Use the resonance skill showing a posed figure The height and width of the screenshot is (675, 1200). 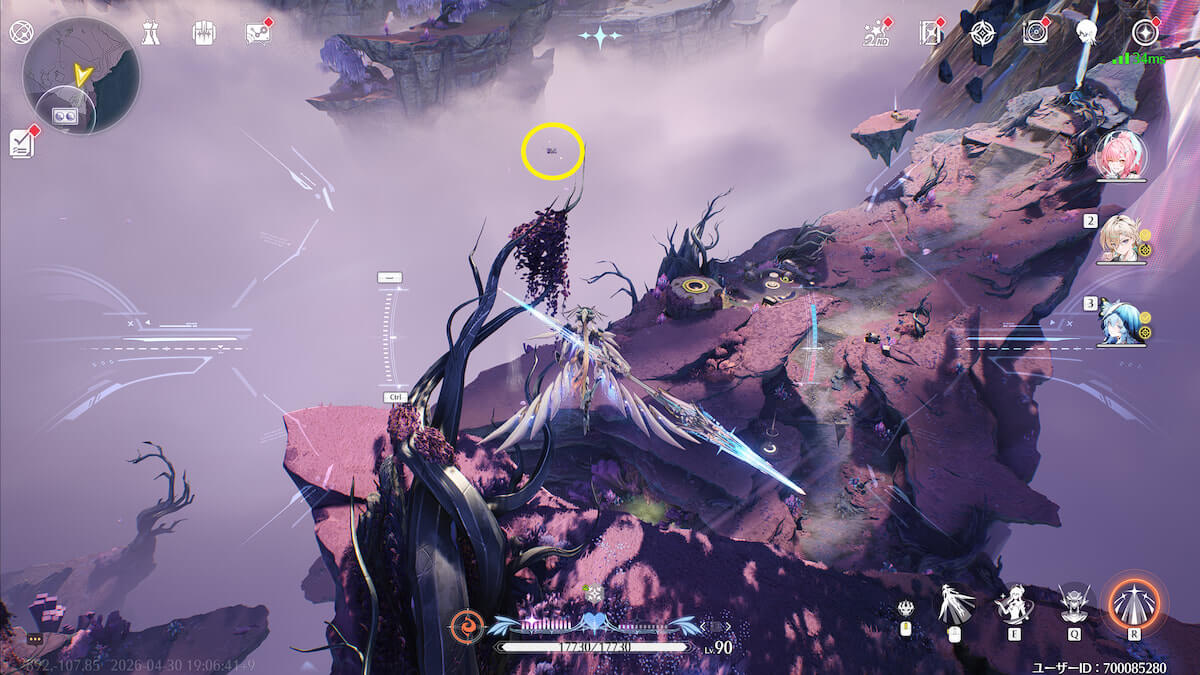coord(1012,604)
